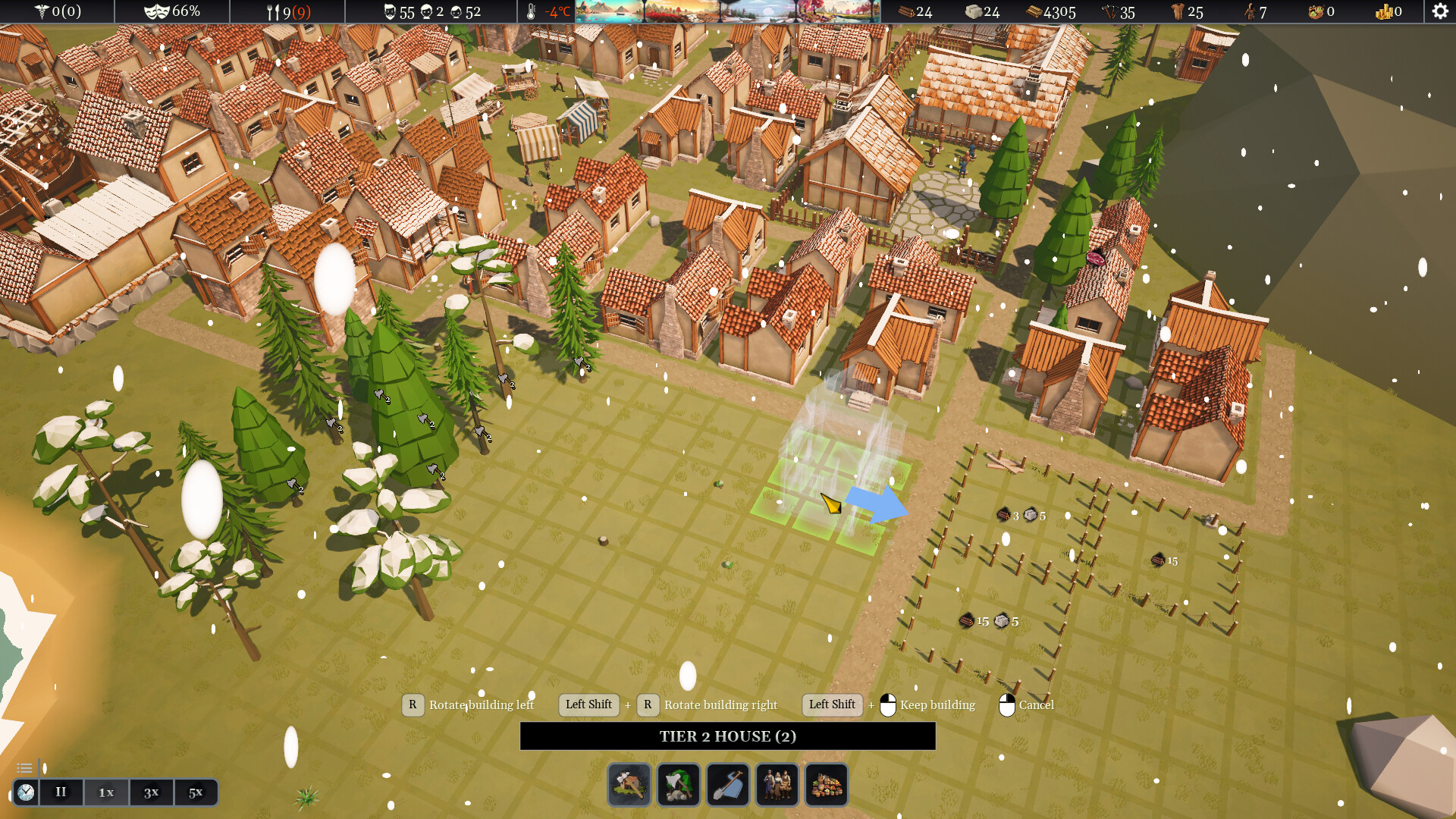
Task: Open the food stockpile panel icon
Action: point(826,785)
